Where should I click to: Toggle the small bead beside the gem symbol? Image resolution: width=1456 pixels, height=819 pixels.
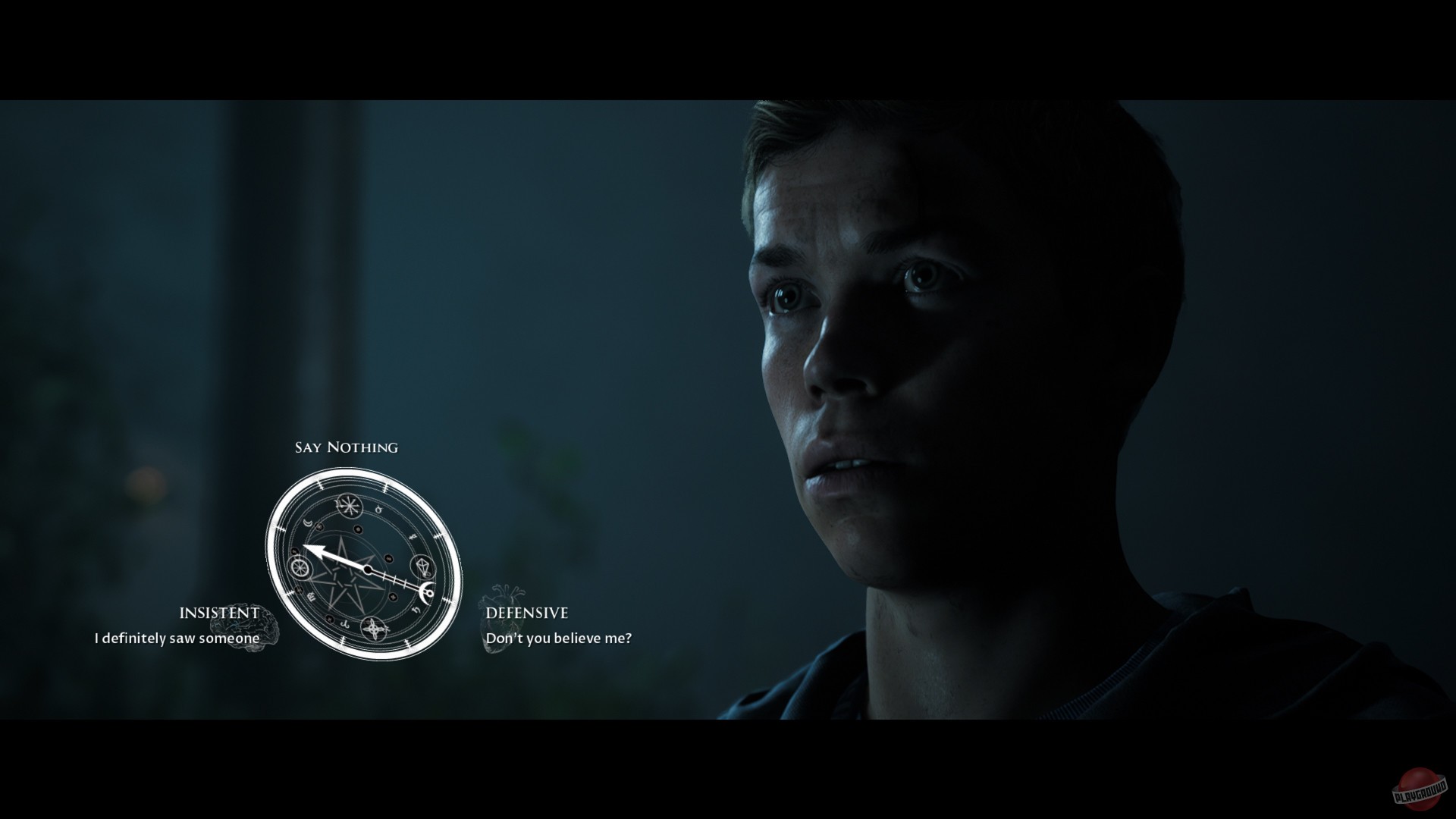tap(389, 558)
